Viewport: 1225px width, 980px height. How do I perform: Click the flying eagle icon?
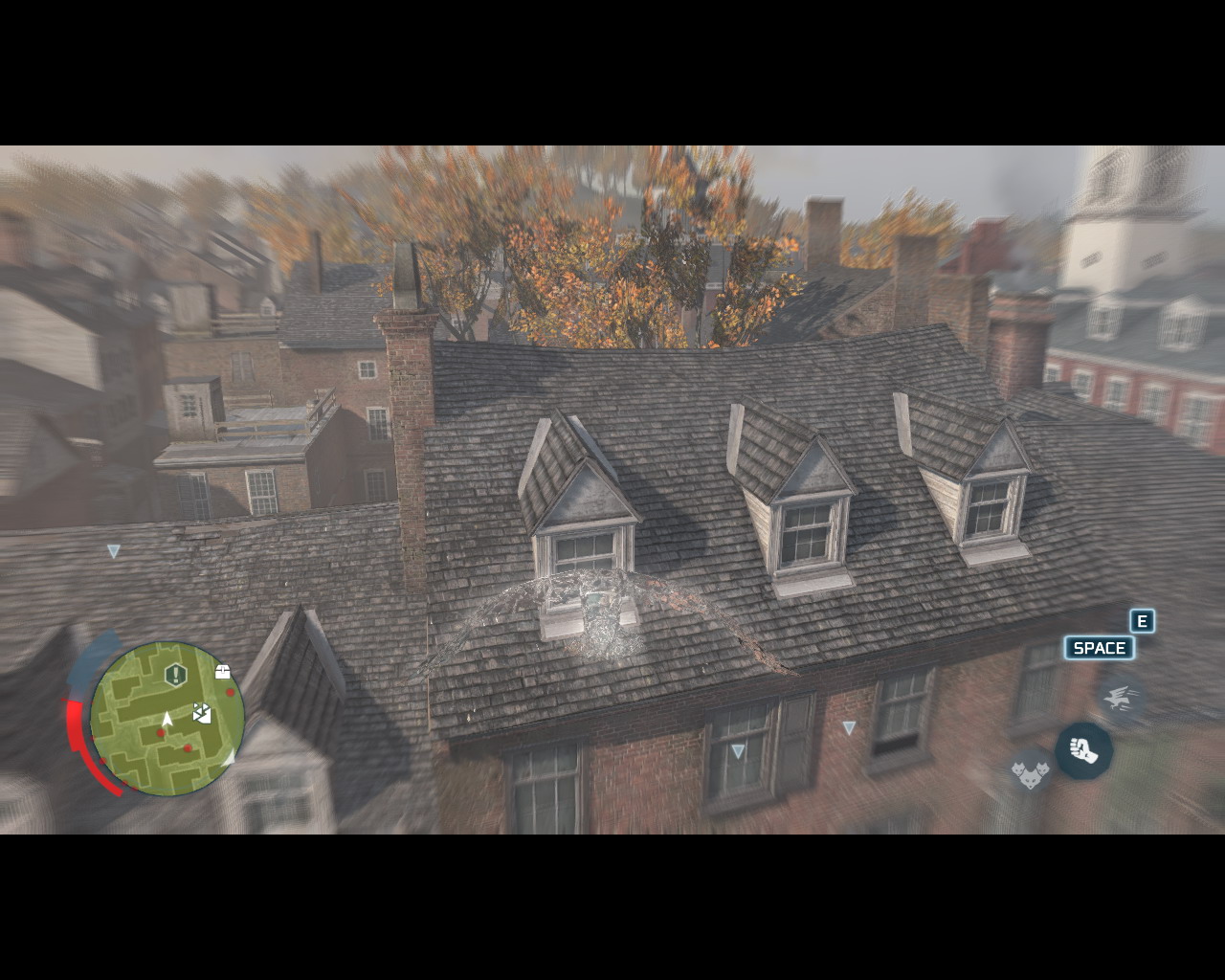pyautogui.click(x=1120, y=700)
